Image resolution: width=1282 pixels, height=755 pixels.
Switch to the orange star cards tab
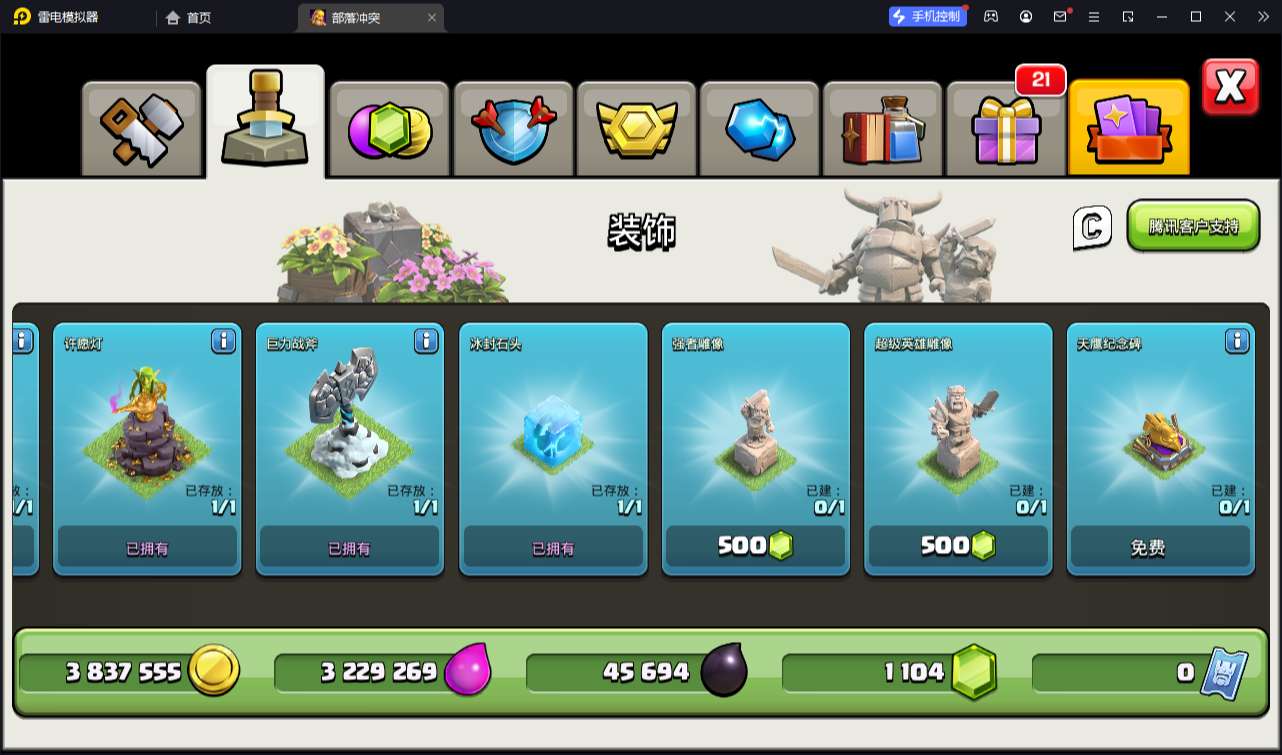pos(1129,130)
